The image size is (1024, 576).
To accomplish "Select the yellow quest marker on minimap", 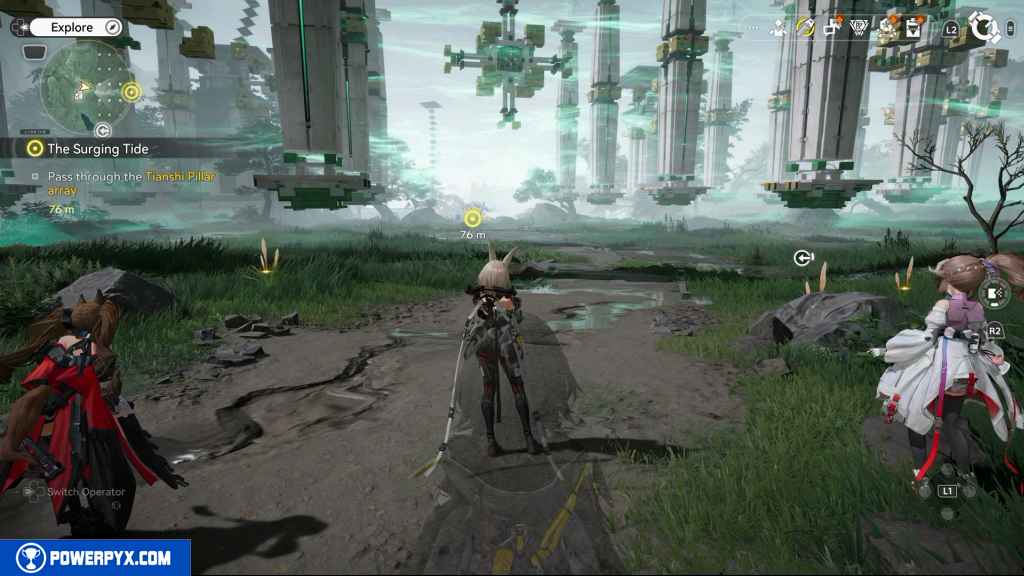I will tap(130, 93).
